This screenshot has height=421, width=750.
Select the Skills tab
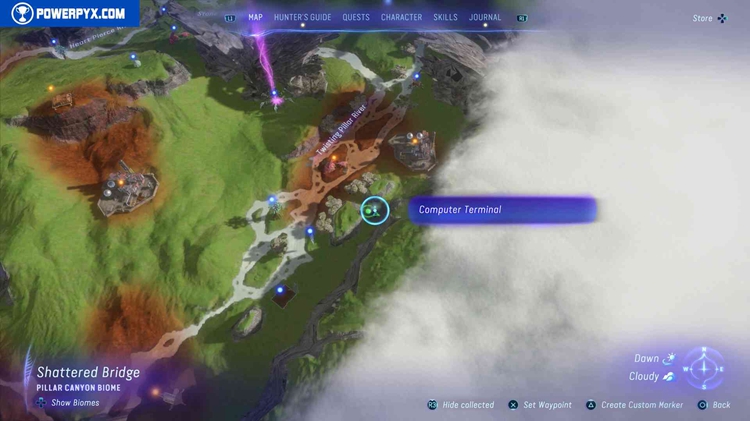pos(446,17)
